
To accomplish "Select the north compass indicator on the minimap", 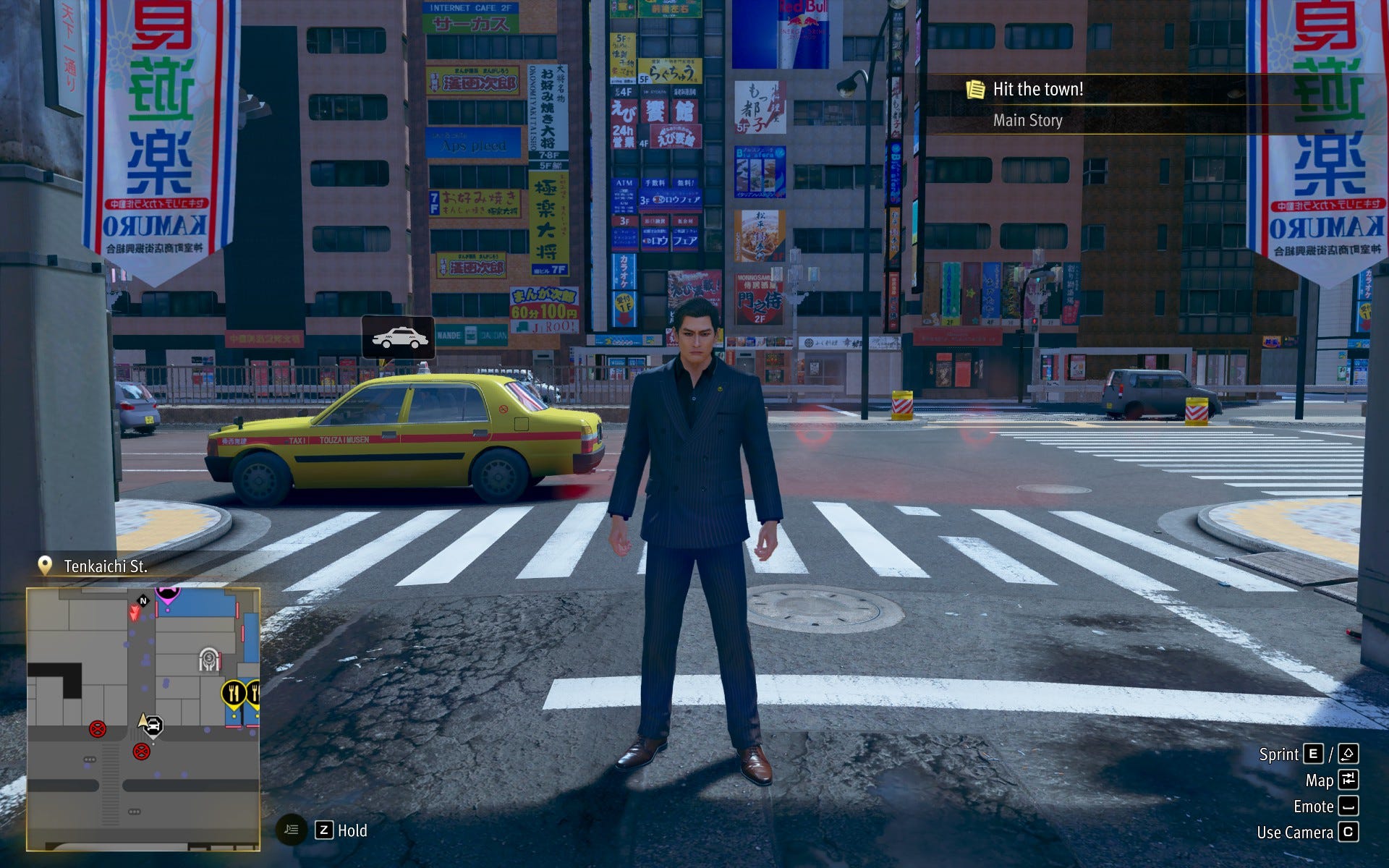I will [x=143, y=600].
